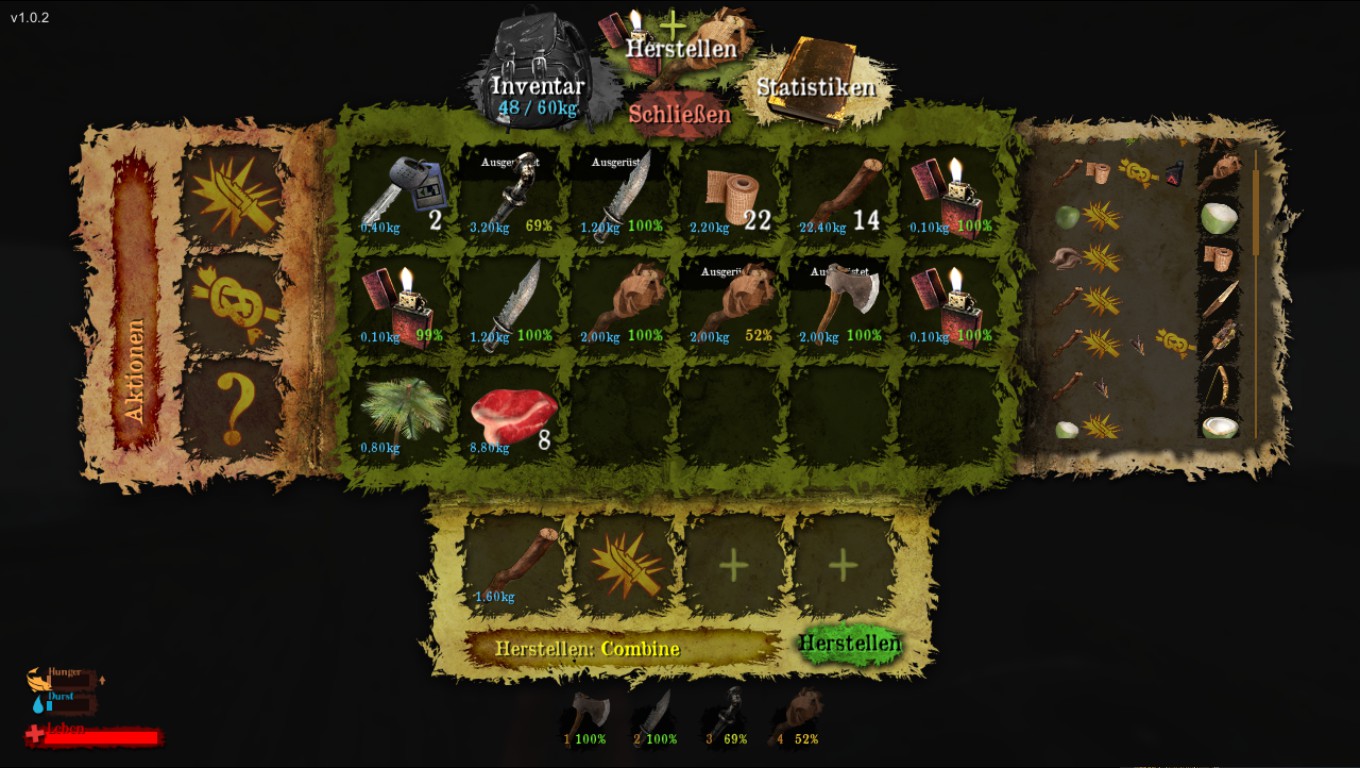Select the palm leaf item slot
The height and width of the screenshot is (768, 1360).
point(401,414)
